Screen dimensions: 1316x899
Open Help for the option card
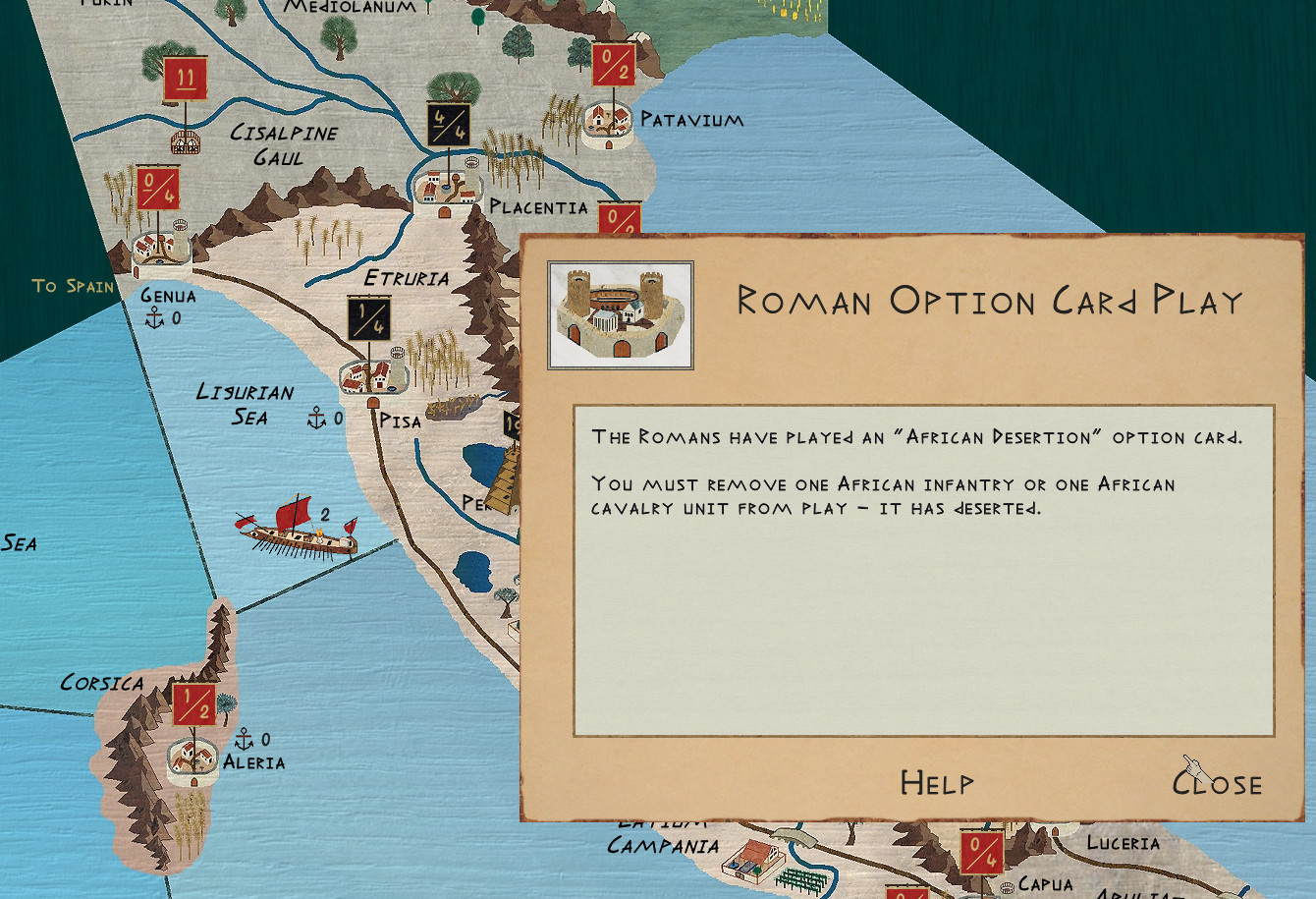937,782
